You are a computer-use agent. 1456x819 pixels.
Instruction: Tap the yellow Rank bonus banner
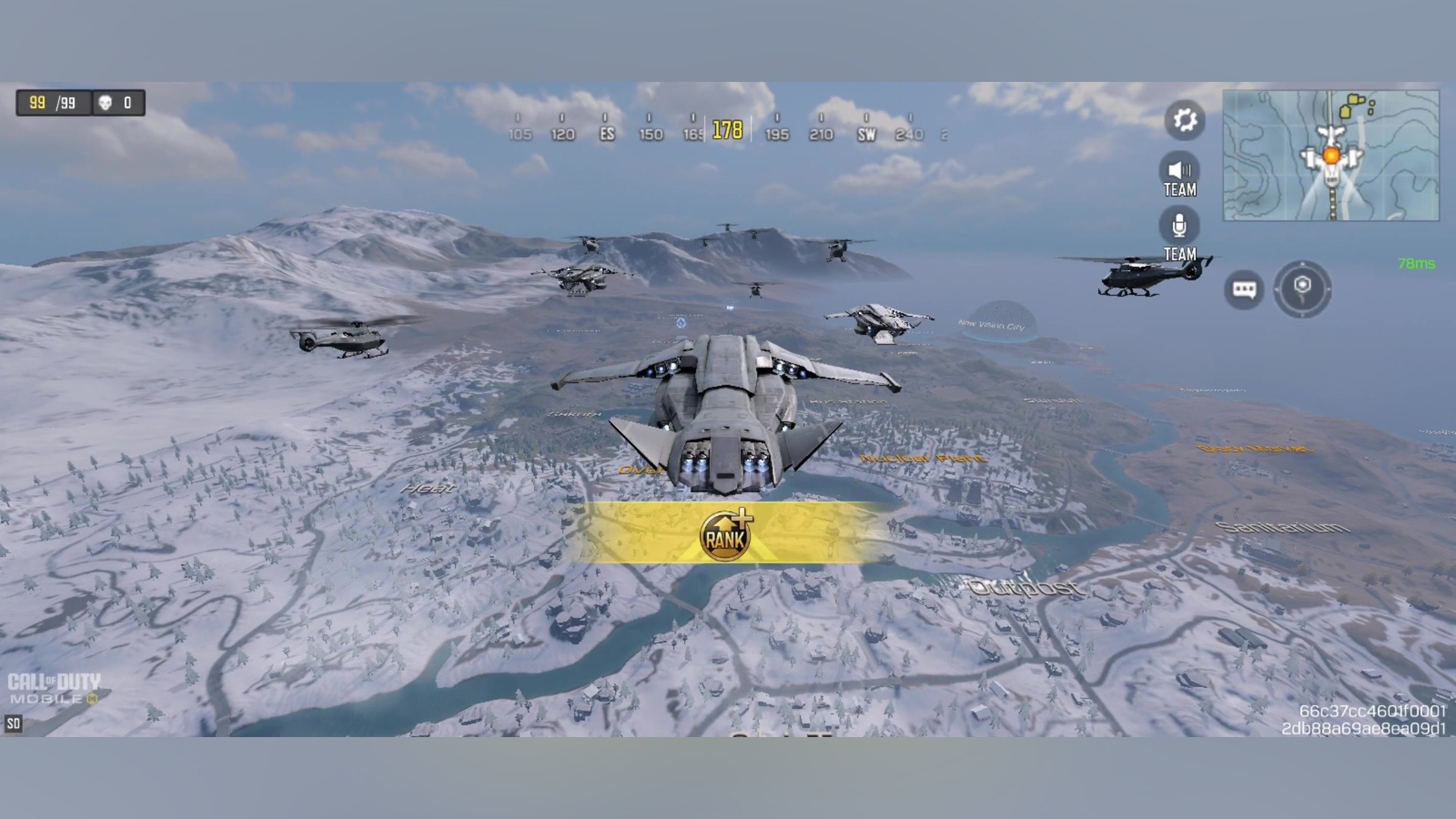pyautogui.click(x=726, y=533)
